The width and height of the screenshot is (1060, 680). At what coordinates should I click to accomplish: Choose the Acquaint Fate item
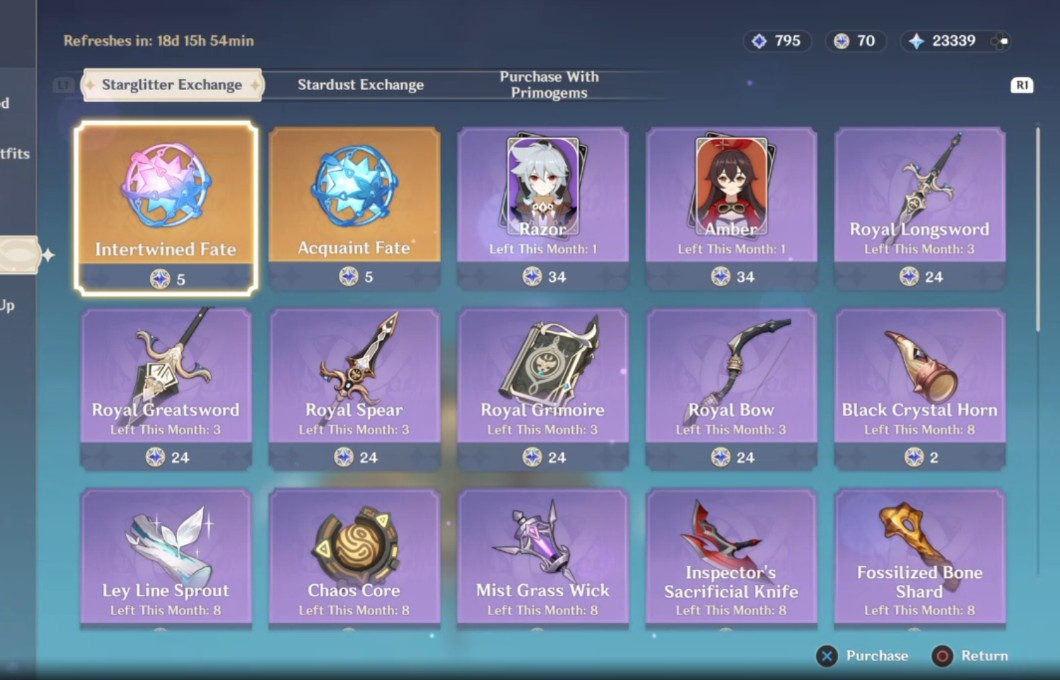pyautogui.click(x=354, y=208)
